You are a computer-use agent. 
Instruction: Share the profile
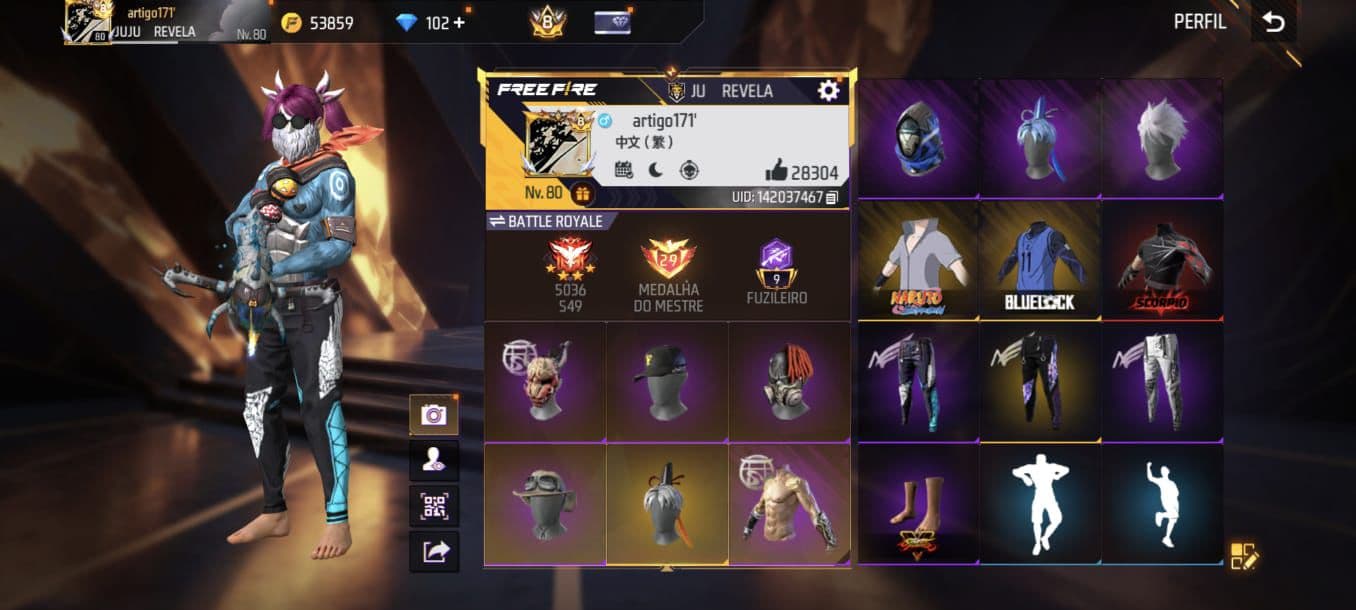[434, 551]
